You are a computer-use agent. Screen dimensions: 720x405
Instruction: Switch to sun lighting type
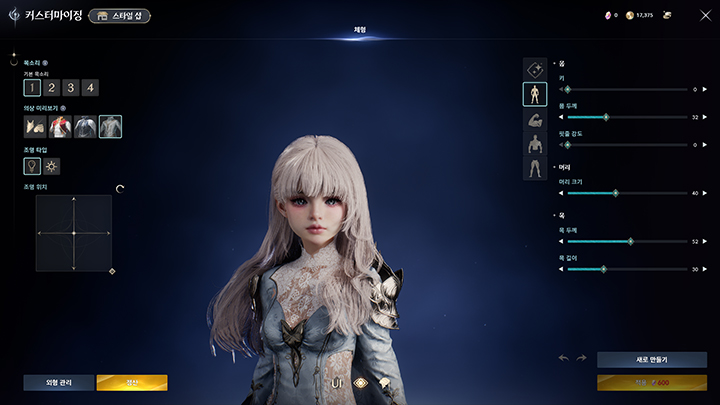pos(52,166)
